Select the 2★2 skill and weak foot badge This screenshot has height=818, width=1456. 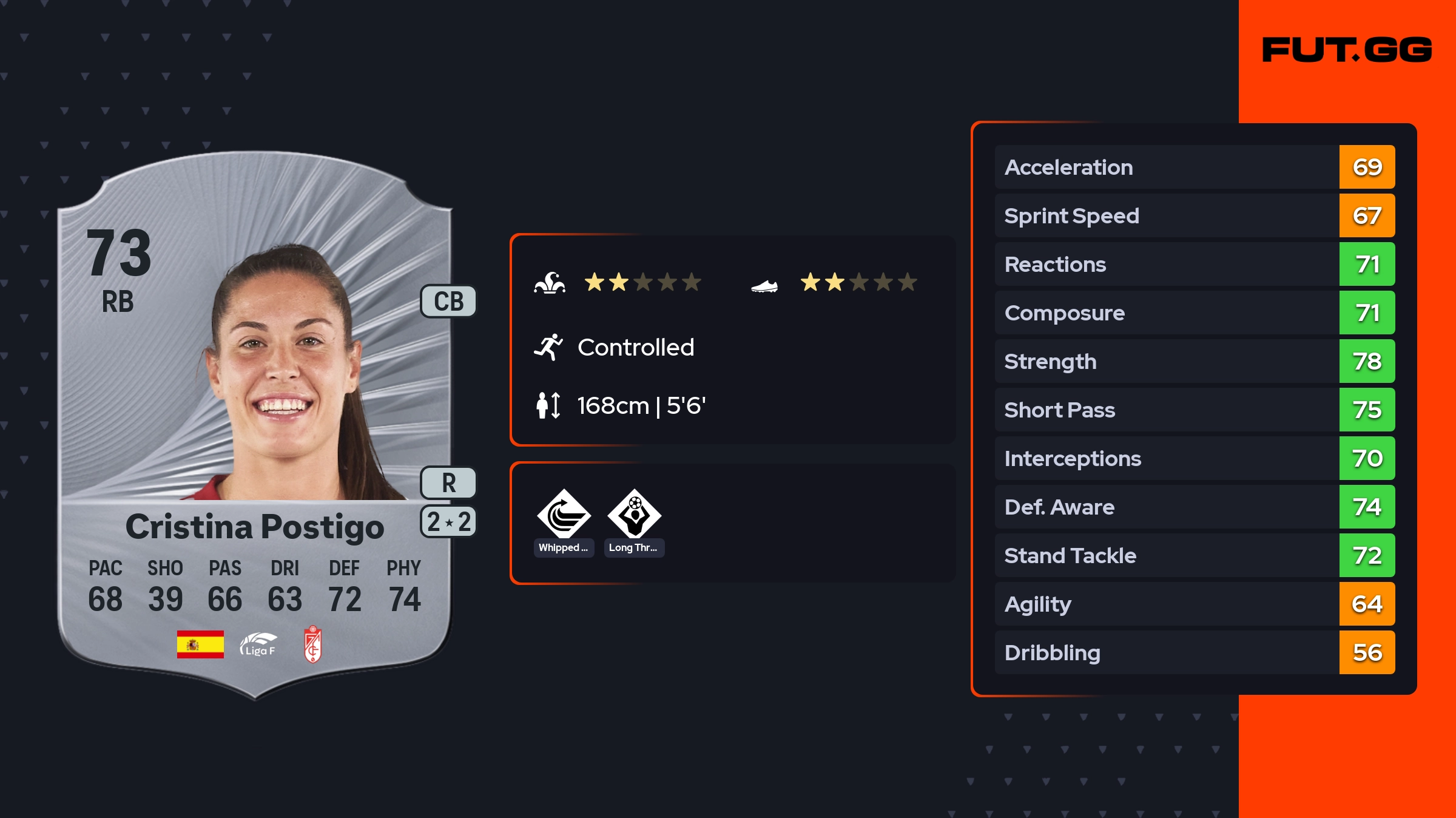point(448,521)
